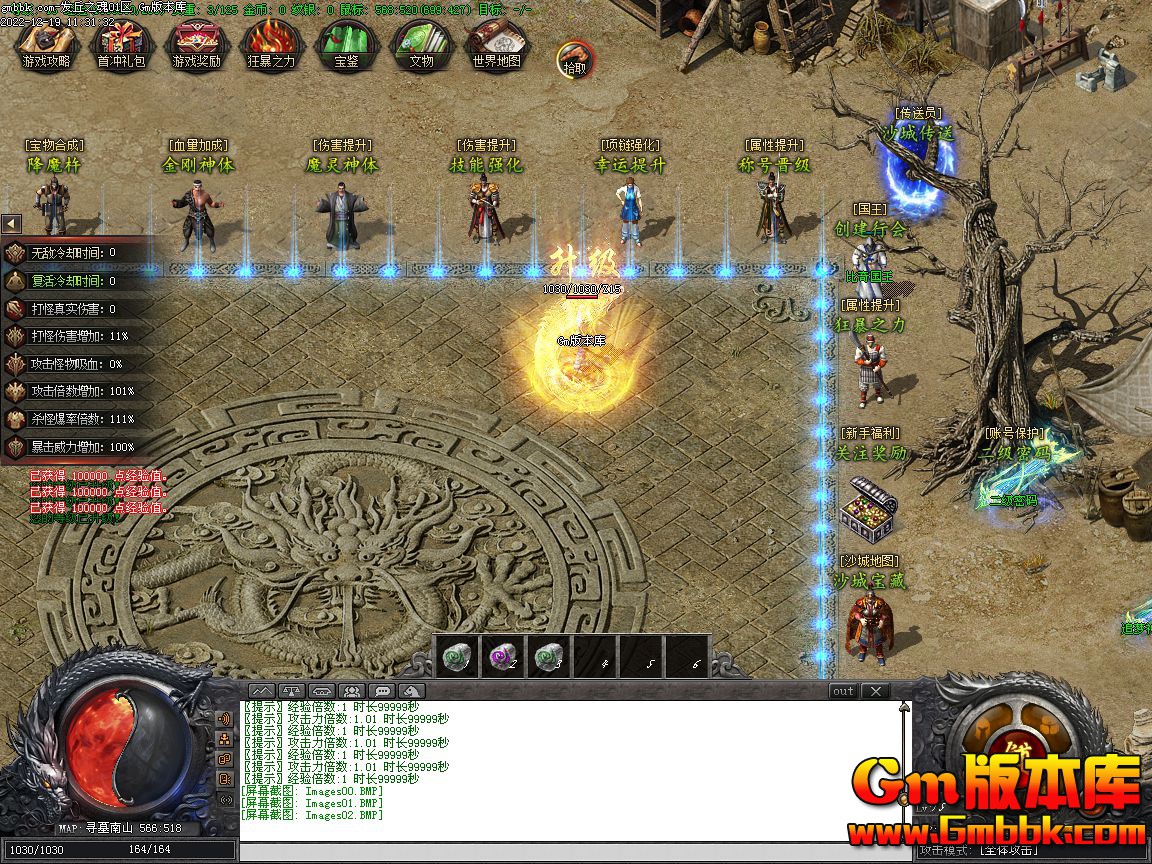
Task: Select the green scroll in hotbar slot 1
Action: click(455, 656)
